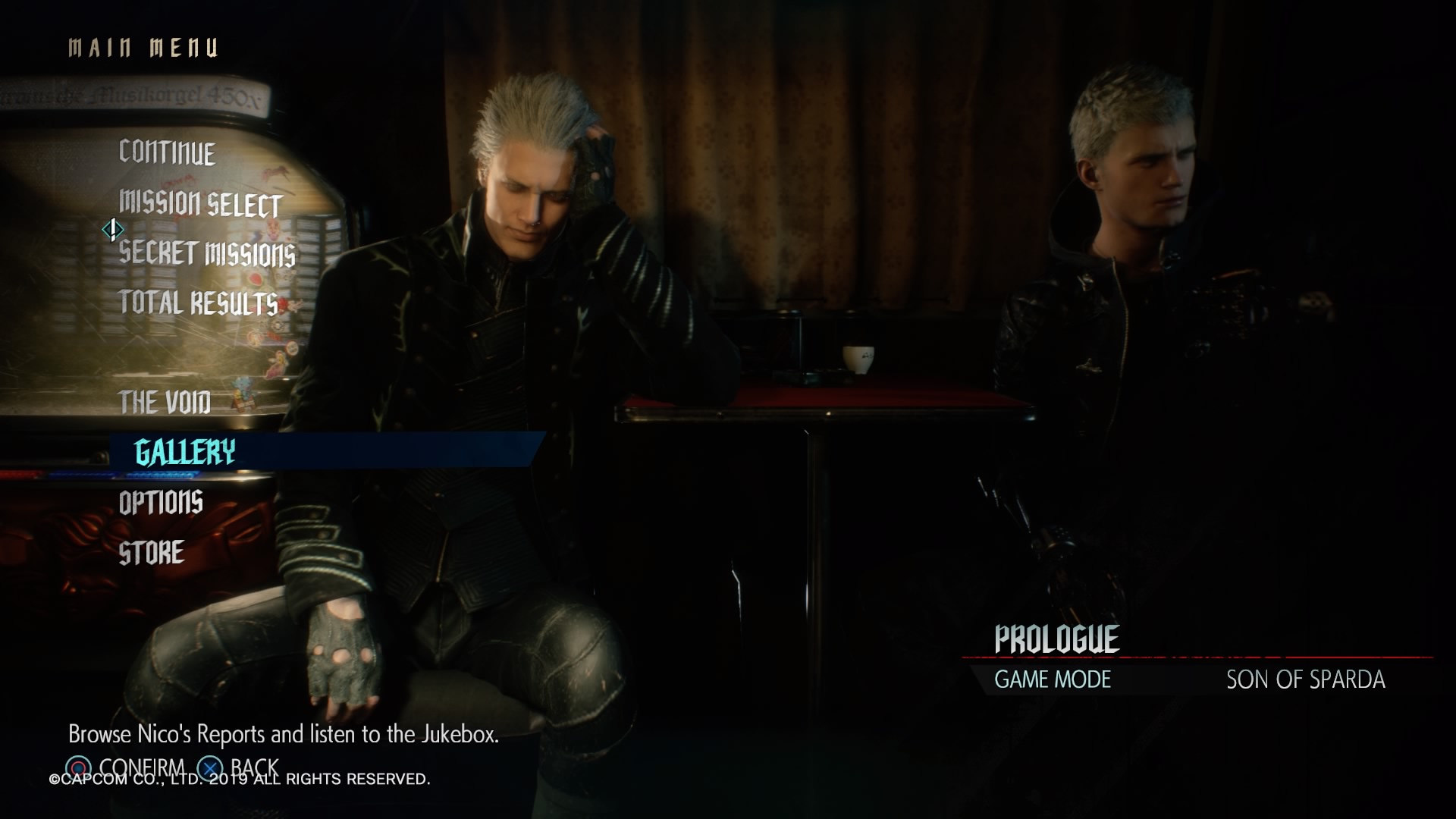
Task: Open the highlighted Gallery option
Action: point(185,452)
